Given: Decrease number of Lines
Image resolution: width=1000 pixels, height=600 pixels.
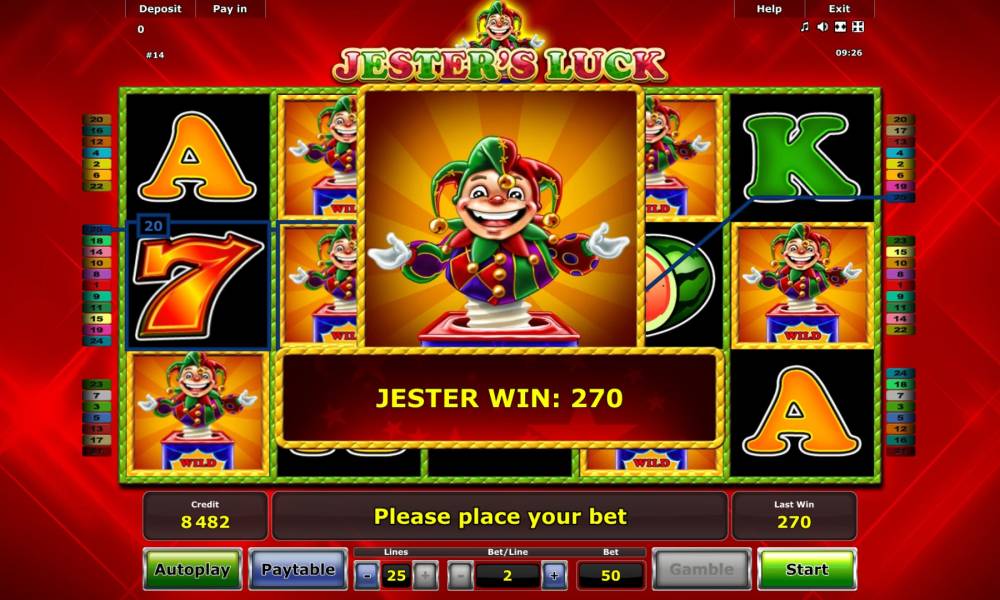Looking at the screenshot, I should tap(368, 575).
